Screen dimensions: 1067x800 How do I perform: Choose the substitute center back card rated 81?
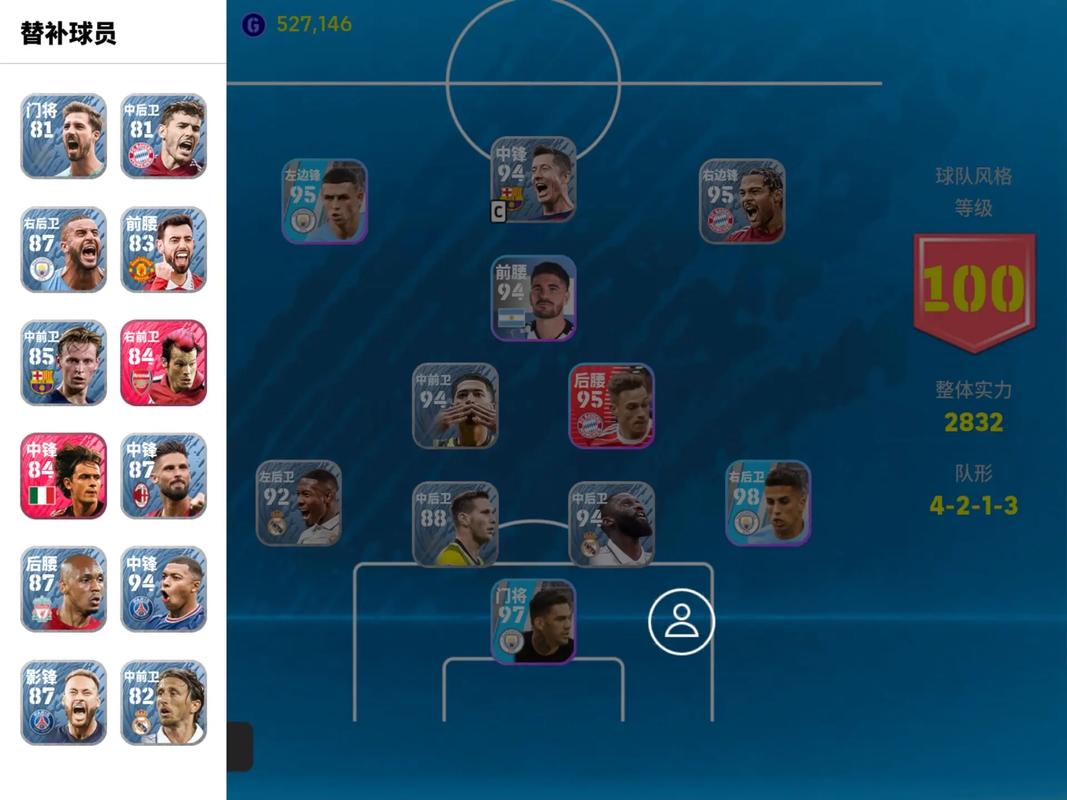(164, 136)
